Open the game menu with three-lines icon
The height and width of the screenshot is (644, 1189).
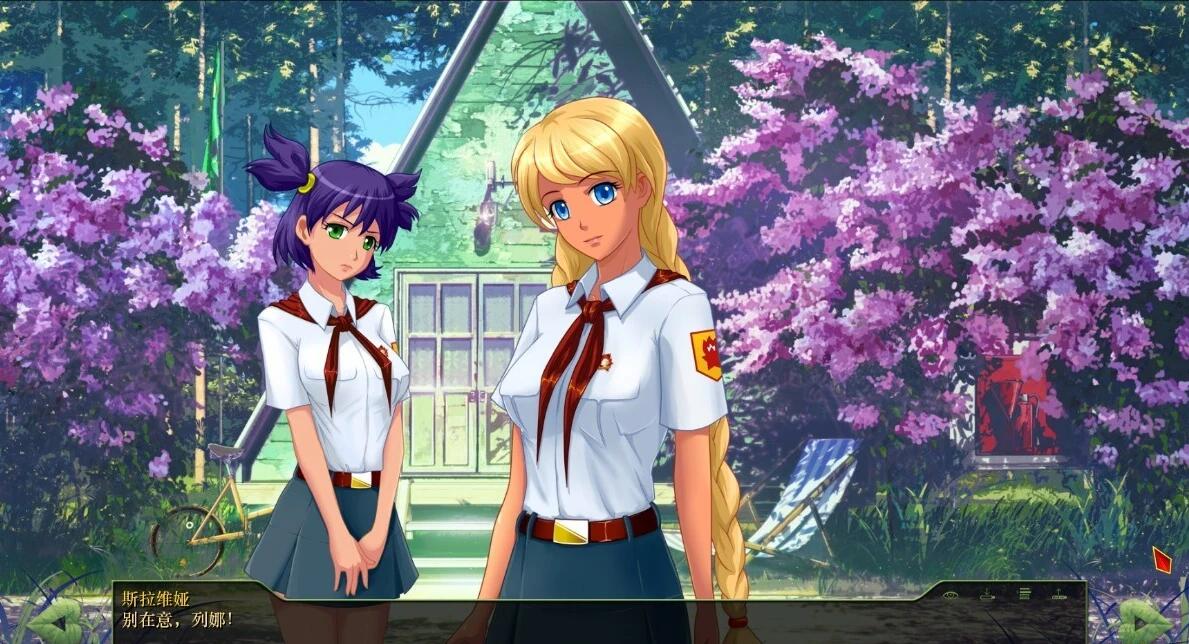pyautogui.click(x=1024, y=594)
